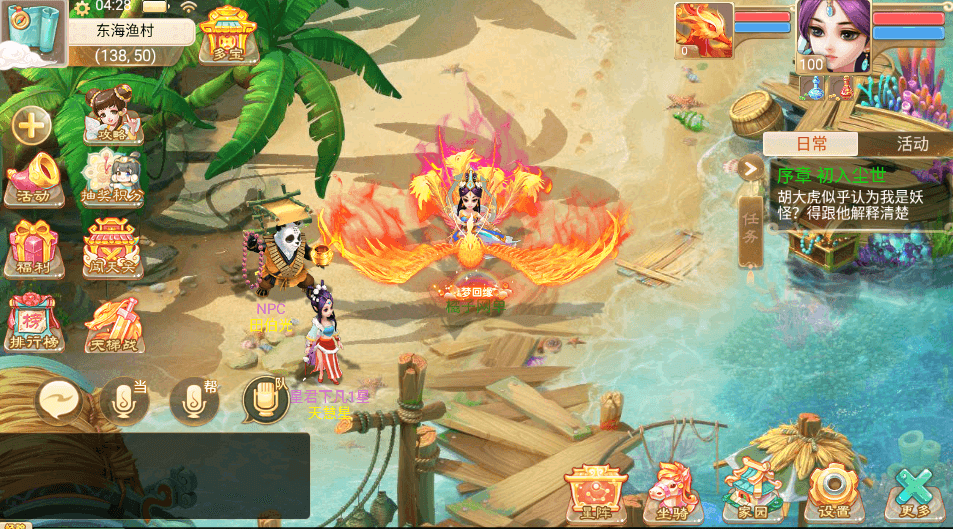Screen dimensions: 953x529
Task: Click the golden plus expand button
Action: 31,126
